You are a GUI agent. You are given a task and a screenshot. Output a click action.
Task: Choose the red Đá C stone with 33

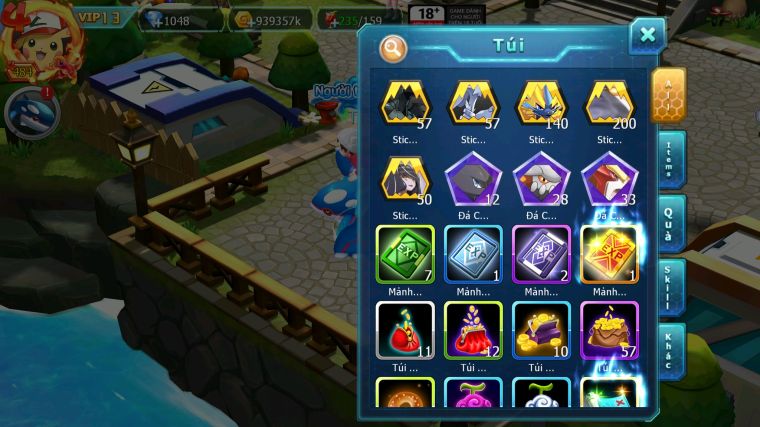point(609,178)
